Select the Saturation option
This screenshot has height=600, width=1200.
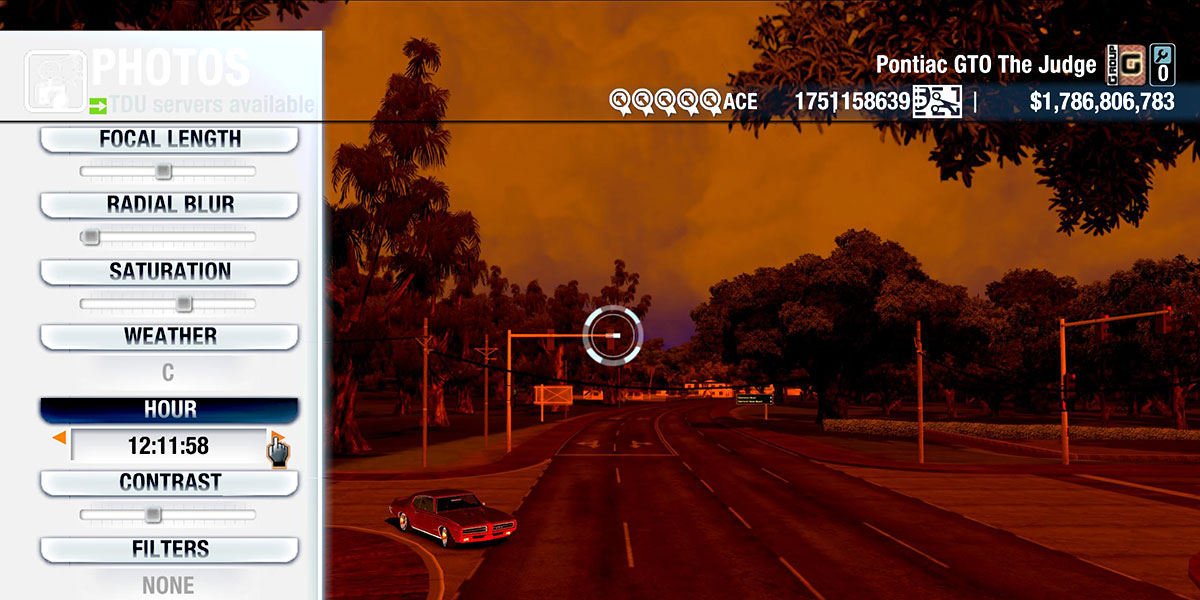point(169,272)
